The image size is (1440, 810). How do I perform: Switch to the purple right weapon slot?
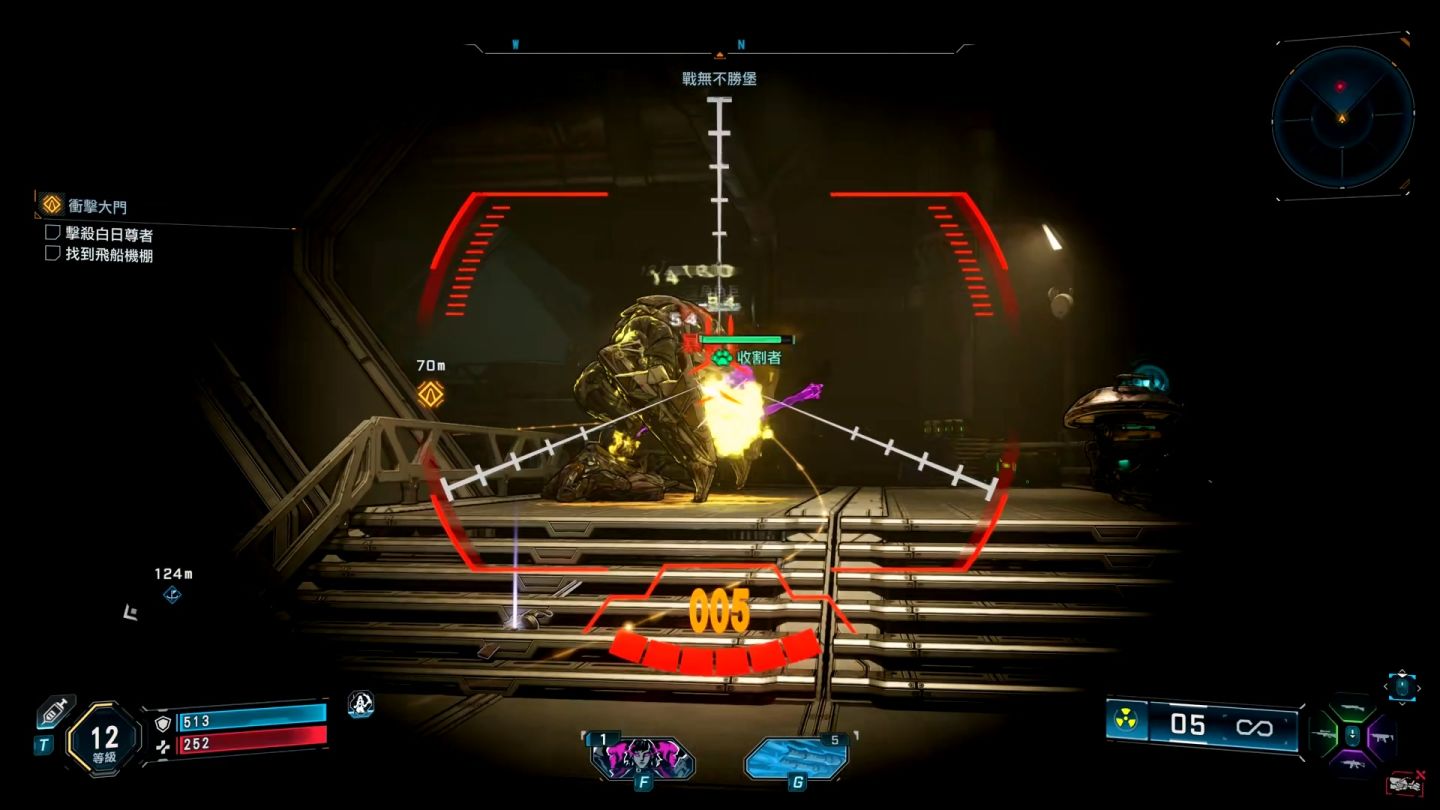(x=1383, y=736)
